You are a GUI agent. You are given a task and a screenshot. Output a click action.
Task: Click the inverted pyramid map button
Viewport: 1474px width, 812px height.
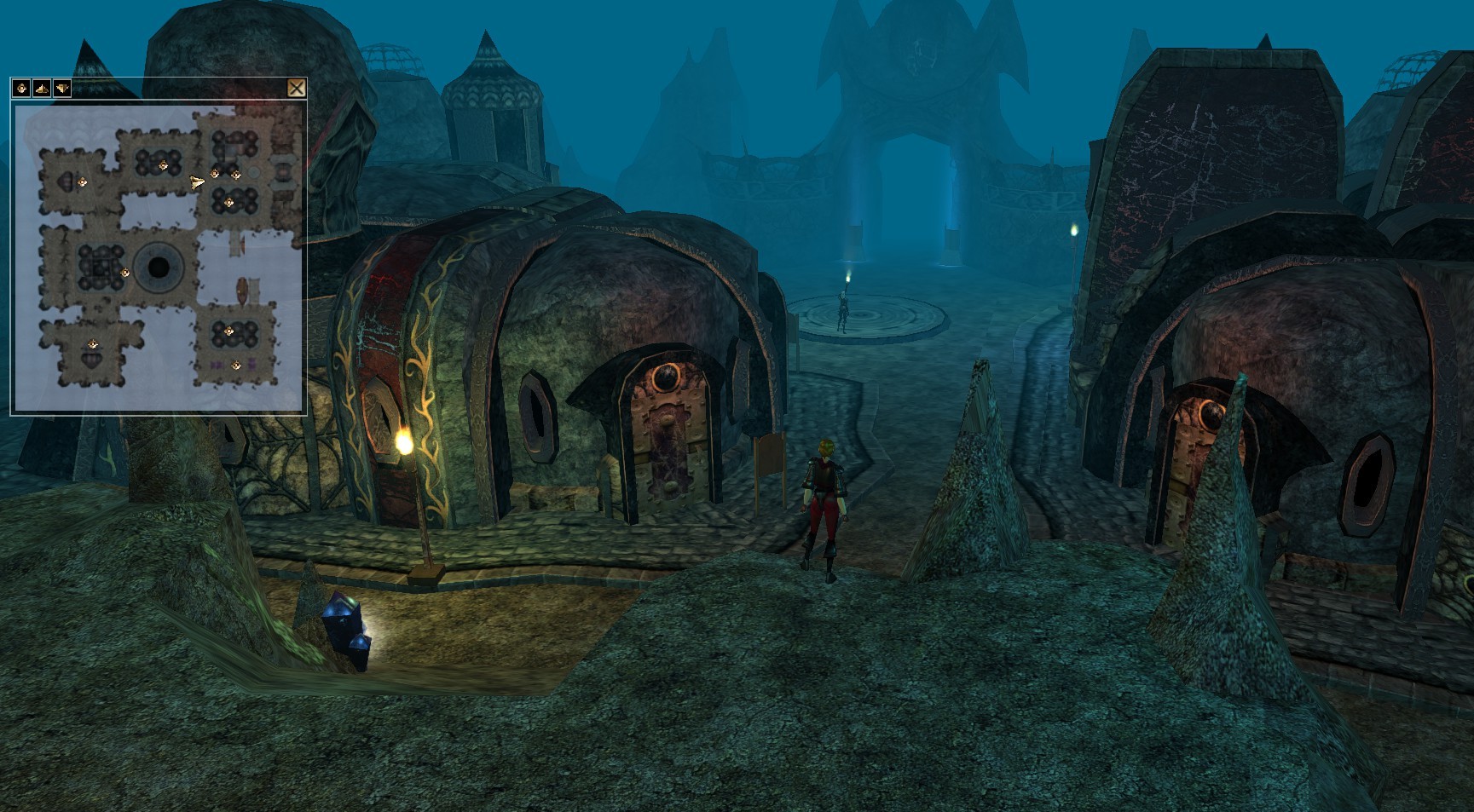(61, 88)
